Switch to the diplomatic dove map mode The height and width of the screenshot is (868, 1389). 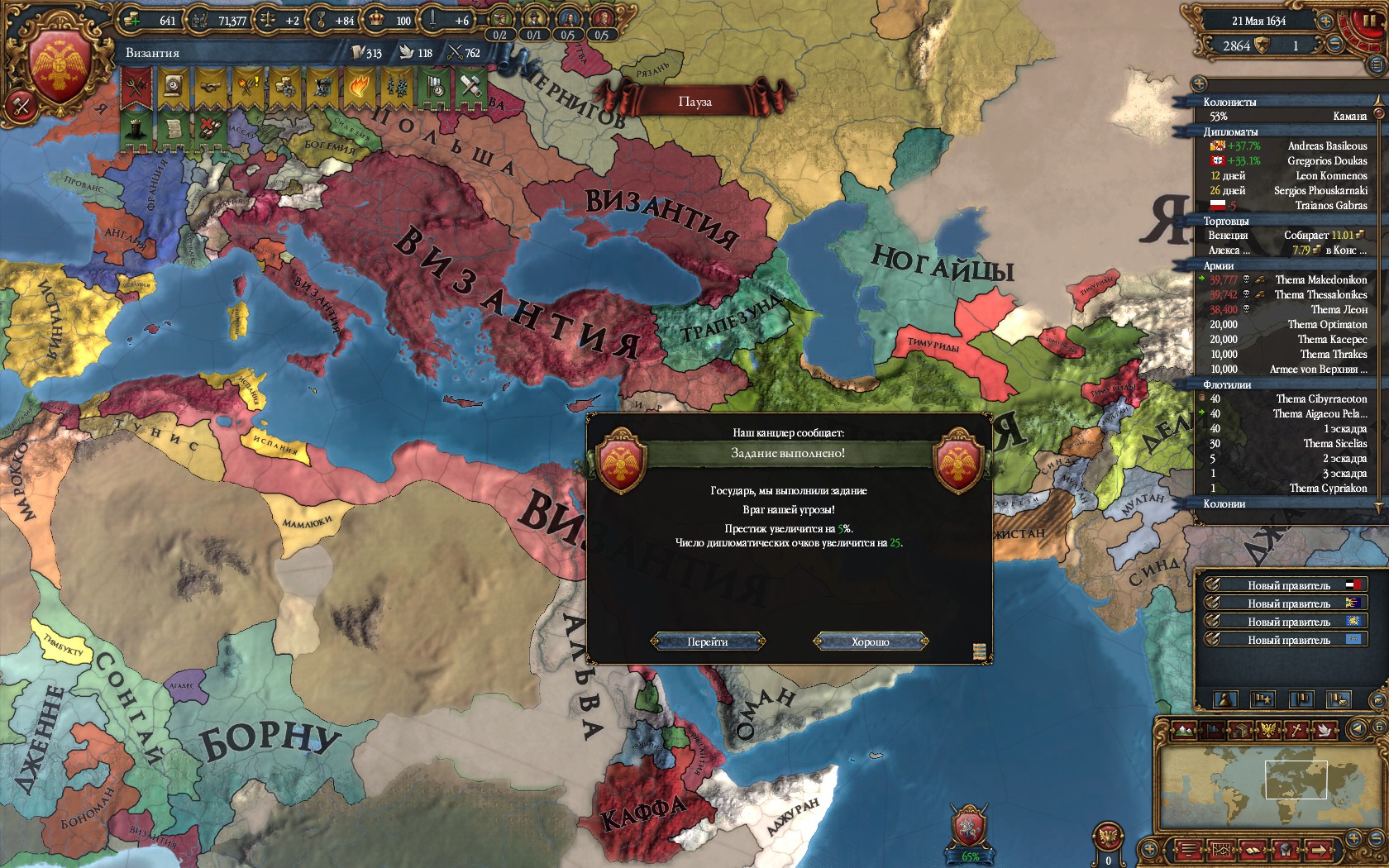pyautogui.click(x=1325, y=730)
